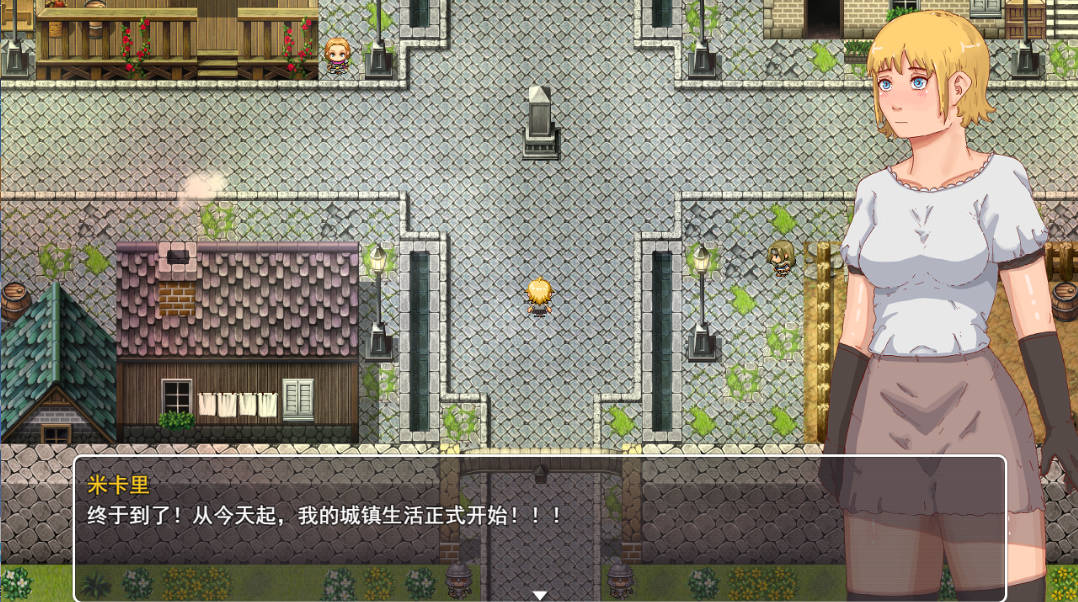The height and width of the screenshot is (602, 1078).
Task: Advance dialogue with the white continue arrow
Action: [539, 595]
